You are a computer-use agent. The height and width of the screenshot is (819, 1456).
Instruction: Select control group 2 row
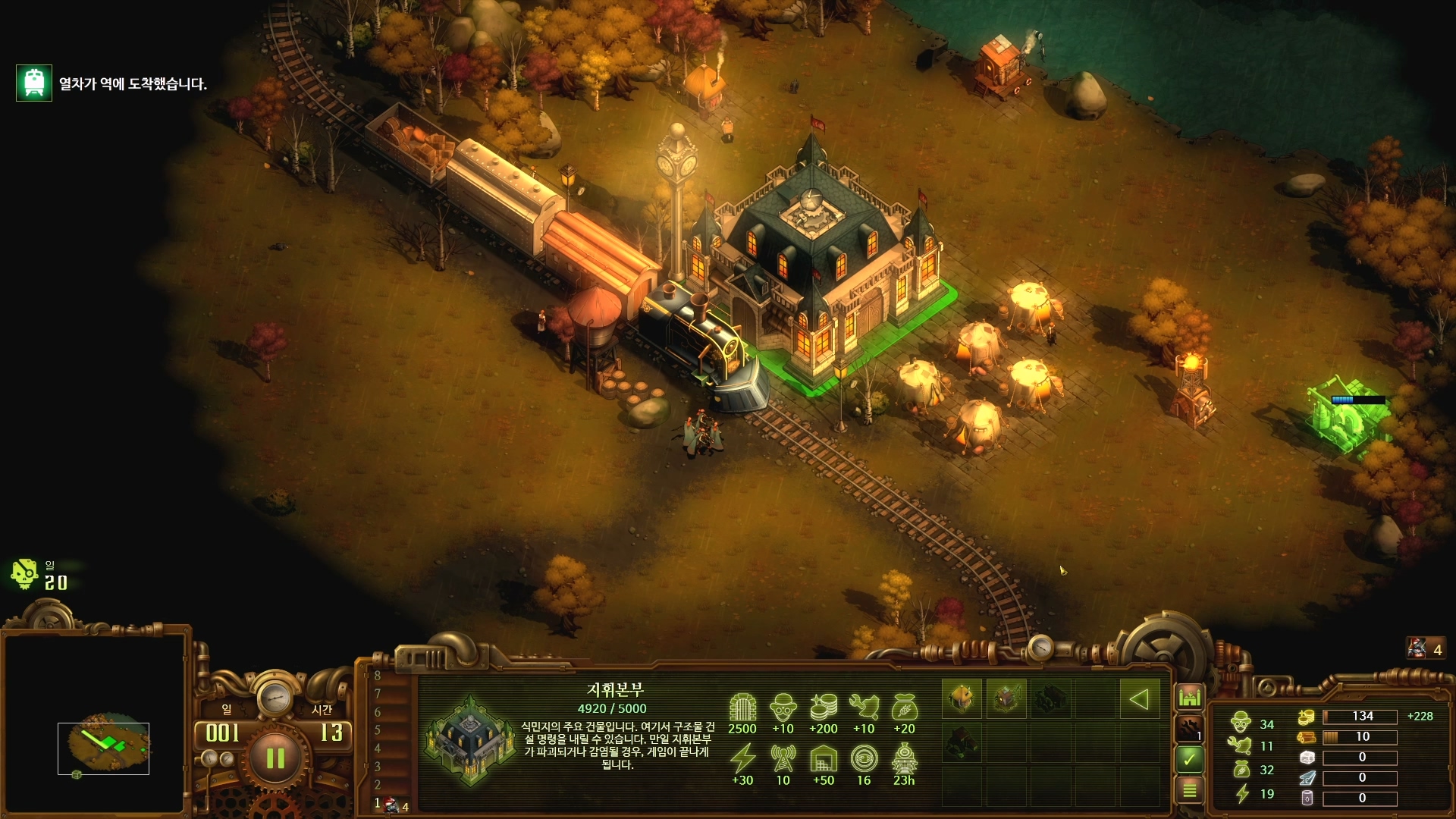point(378,785)
